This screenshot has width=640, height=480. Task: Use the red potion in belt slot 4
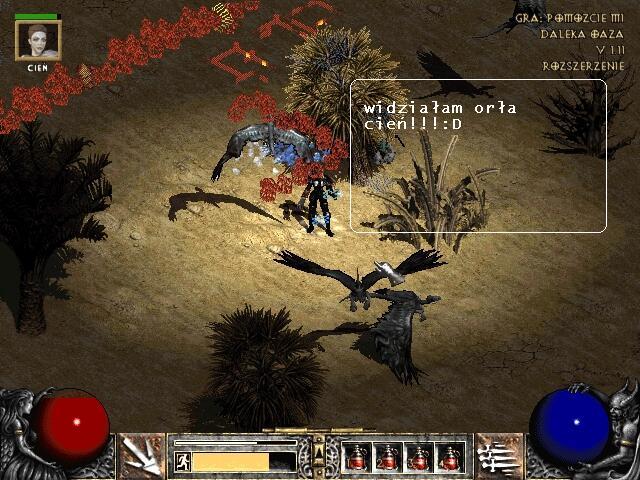(450, 457)
